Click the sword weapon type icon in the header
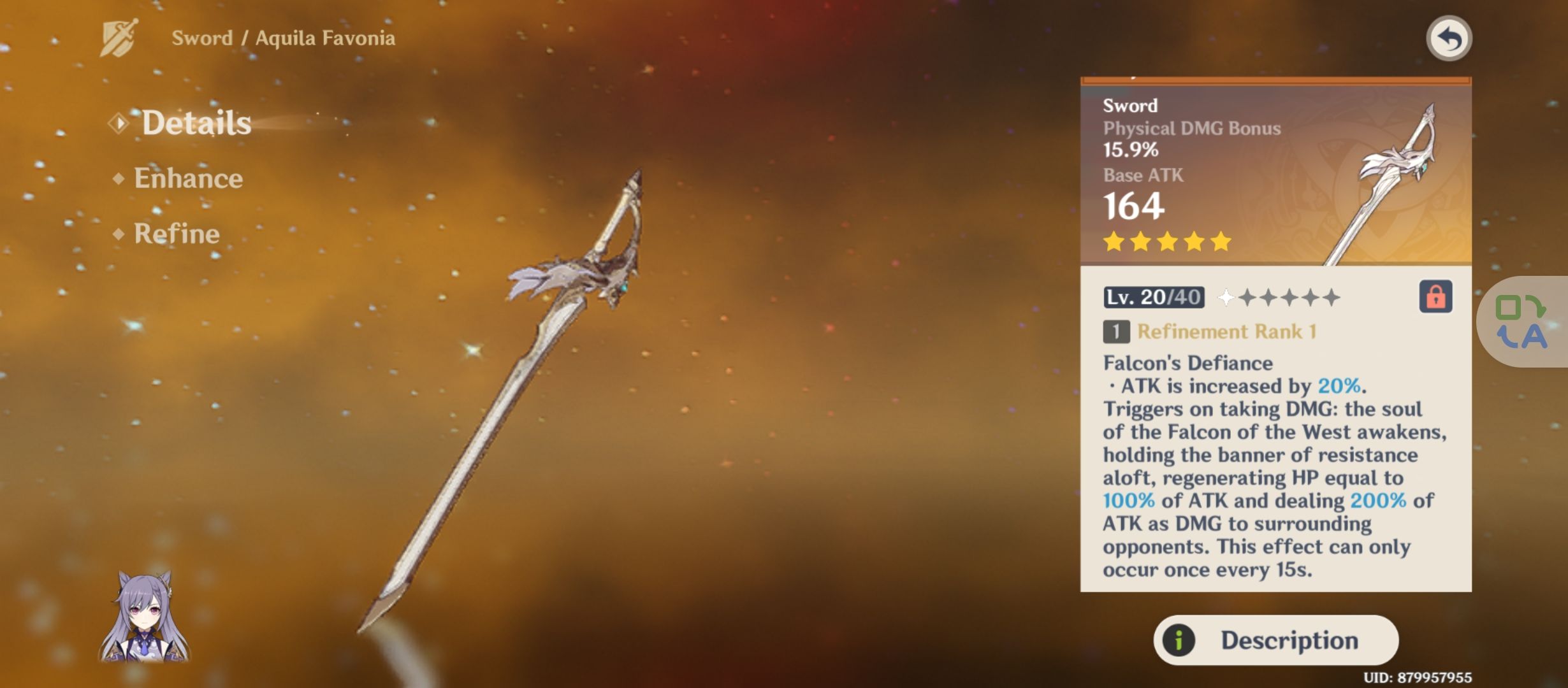1568x688 pixels. 117,38
